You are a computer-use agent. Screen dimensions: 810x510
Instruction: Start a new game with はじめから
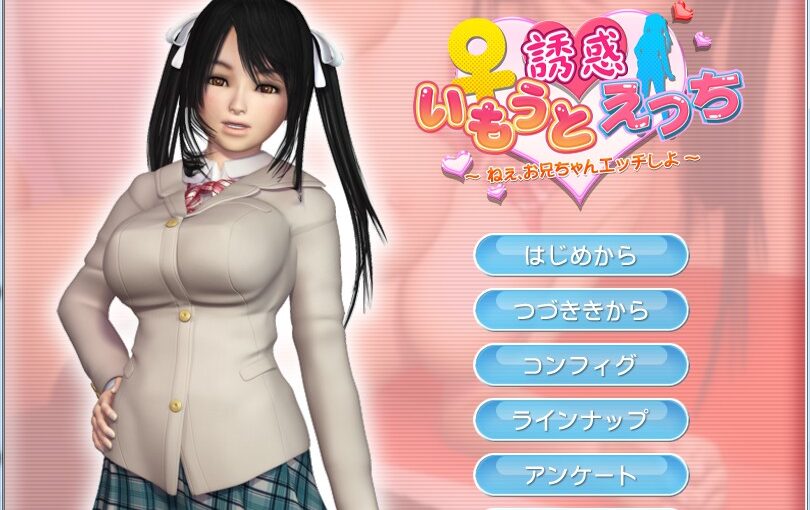(580, 255)
